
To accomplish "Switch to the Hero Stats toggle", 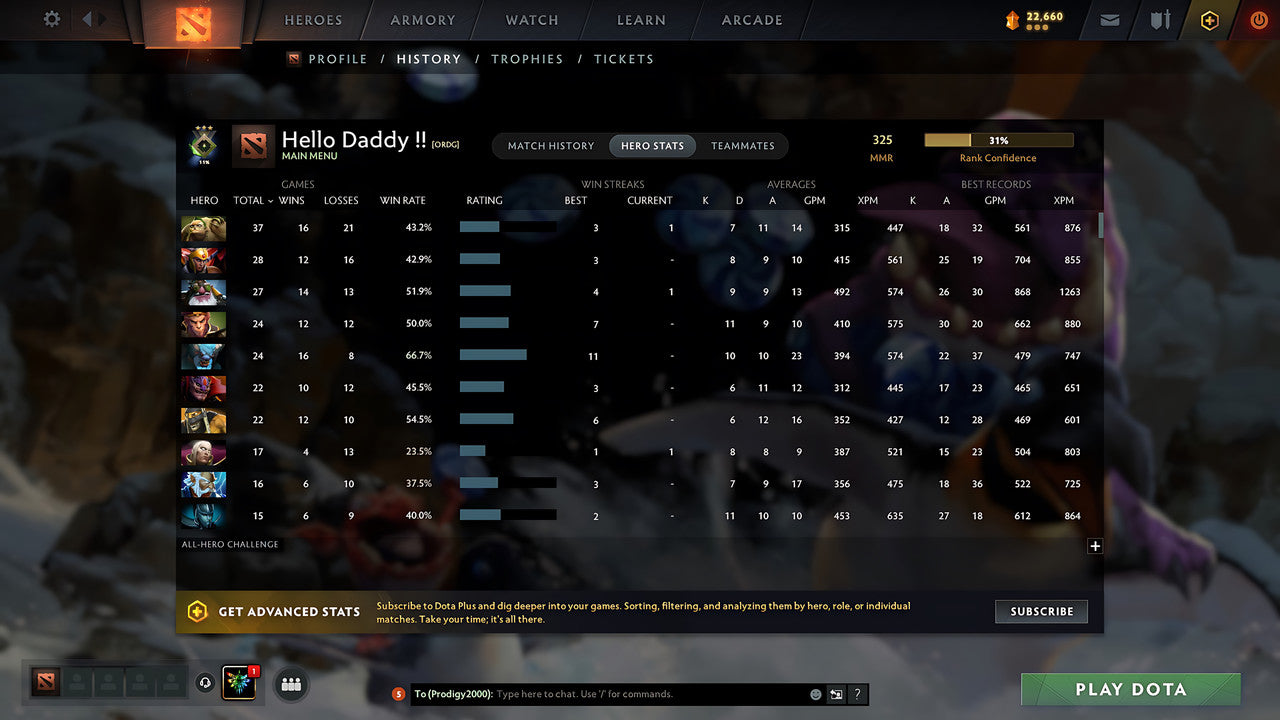I will tap(652, 145).
